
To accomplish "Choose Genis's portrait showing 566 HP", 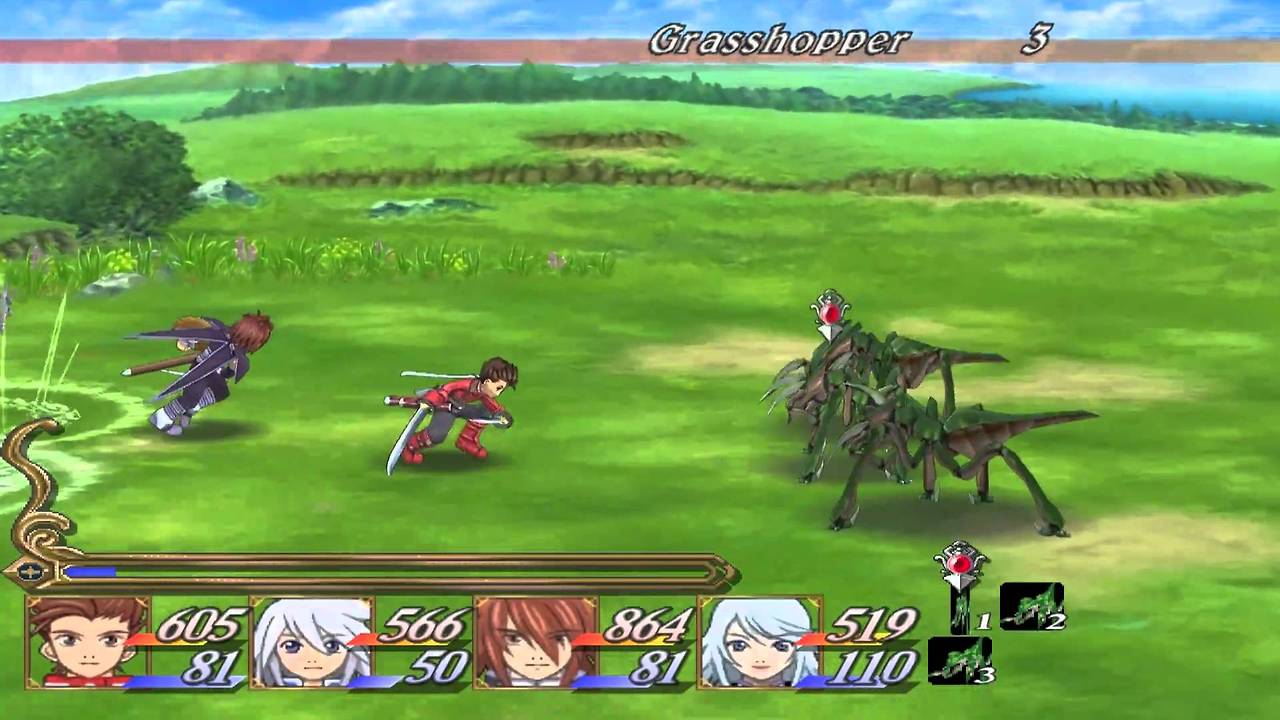I will (x=312, y=641).
